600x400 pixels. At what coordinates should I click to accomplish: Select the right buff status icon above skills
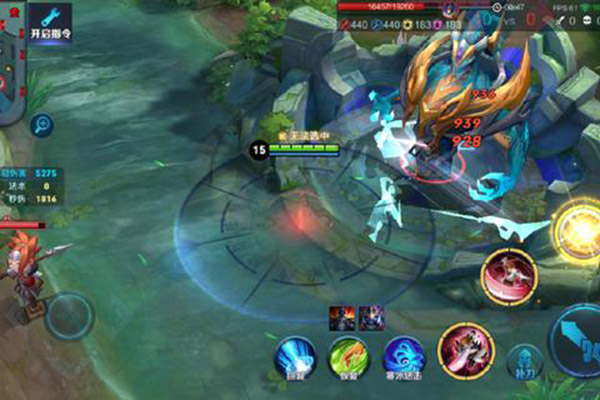coord(371,318)
